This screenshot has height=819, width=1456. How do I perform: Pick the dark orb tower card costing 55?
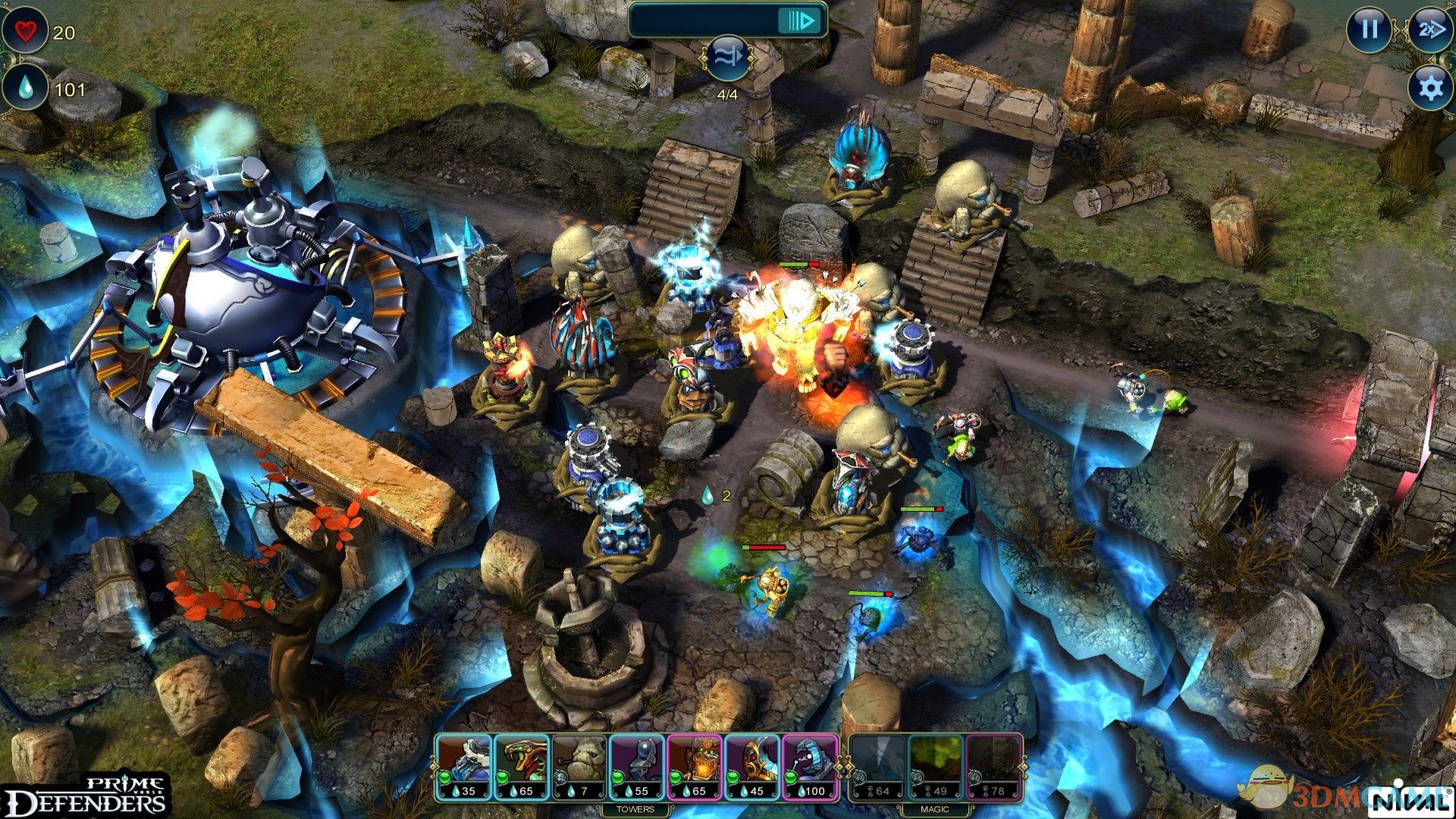637,767
